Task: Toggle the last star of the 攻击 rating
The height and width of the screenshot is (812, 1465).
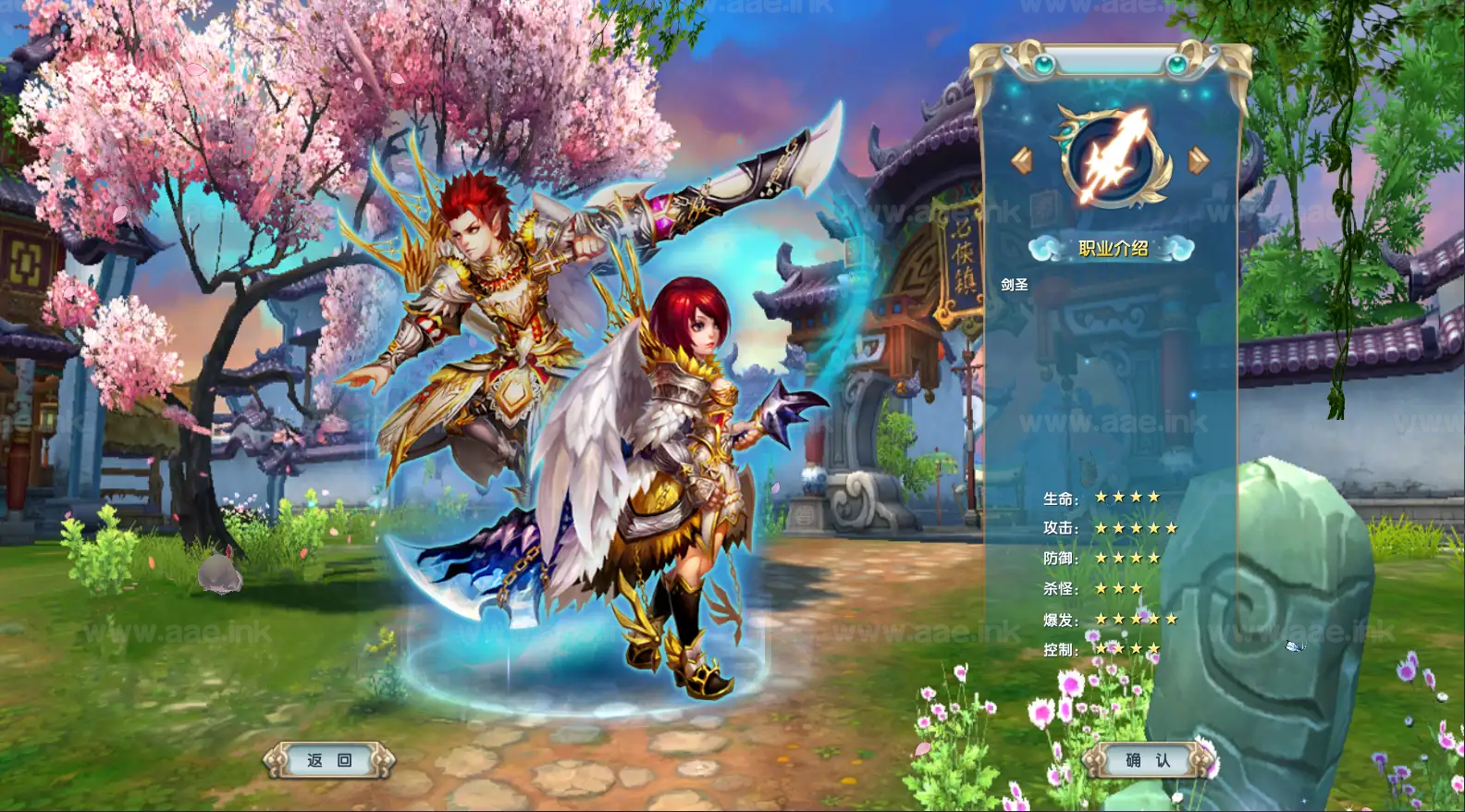Action: (1171, 527)
